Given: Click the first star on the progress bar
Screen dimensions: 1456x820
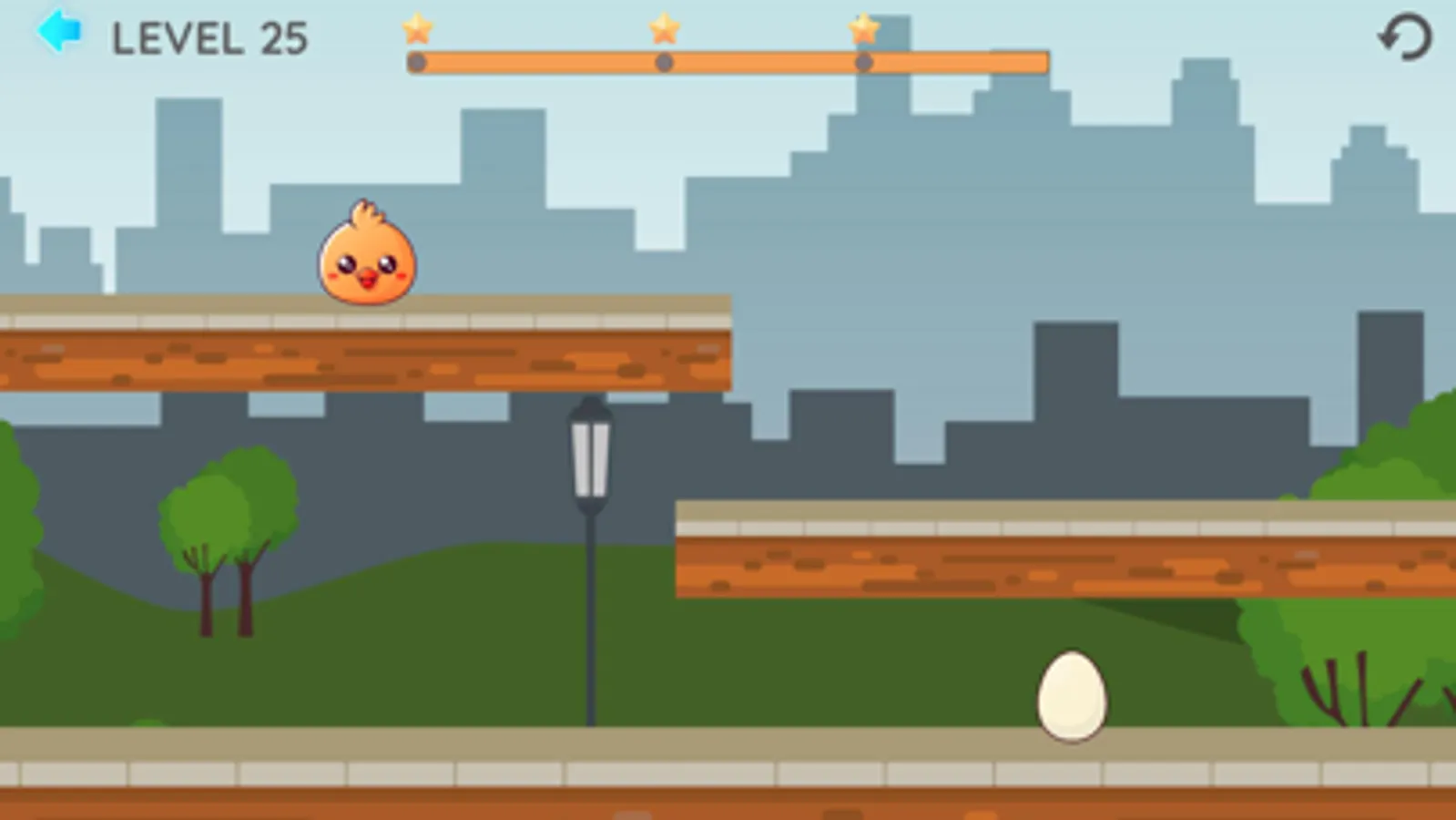Looking at the screenshot, I should coord(417,30).
